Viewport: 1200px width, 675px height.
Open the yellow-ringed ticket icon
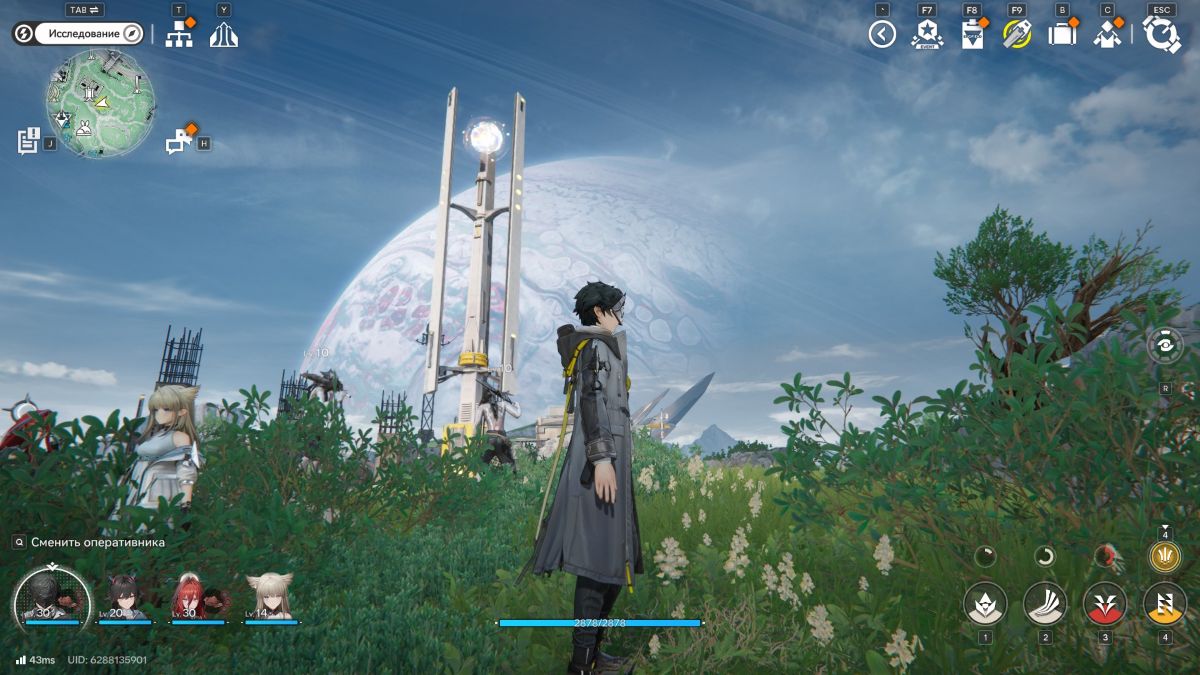point(1017,34)
